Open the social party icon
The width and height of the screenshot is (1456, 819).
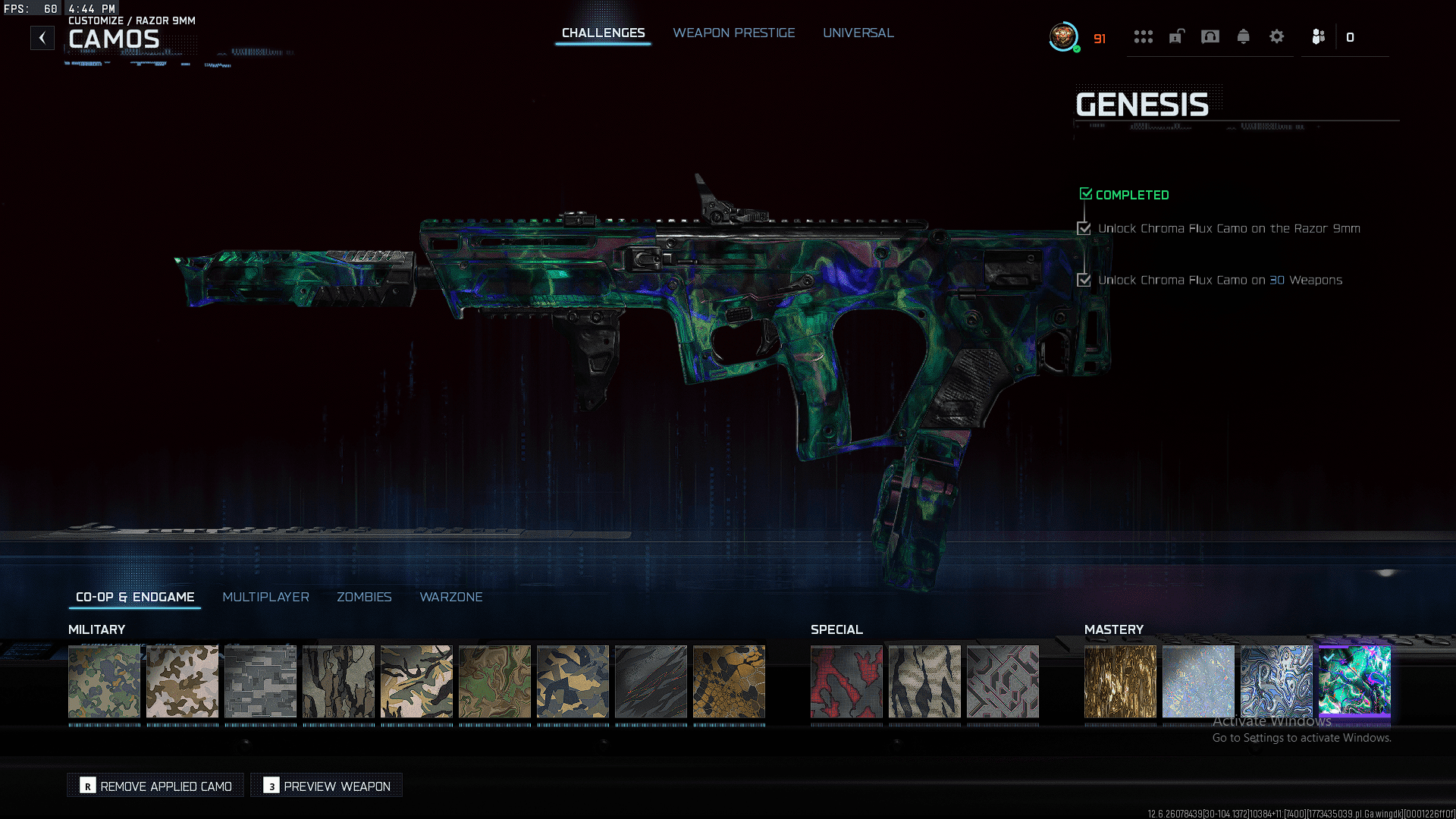pos(1318,36)
